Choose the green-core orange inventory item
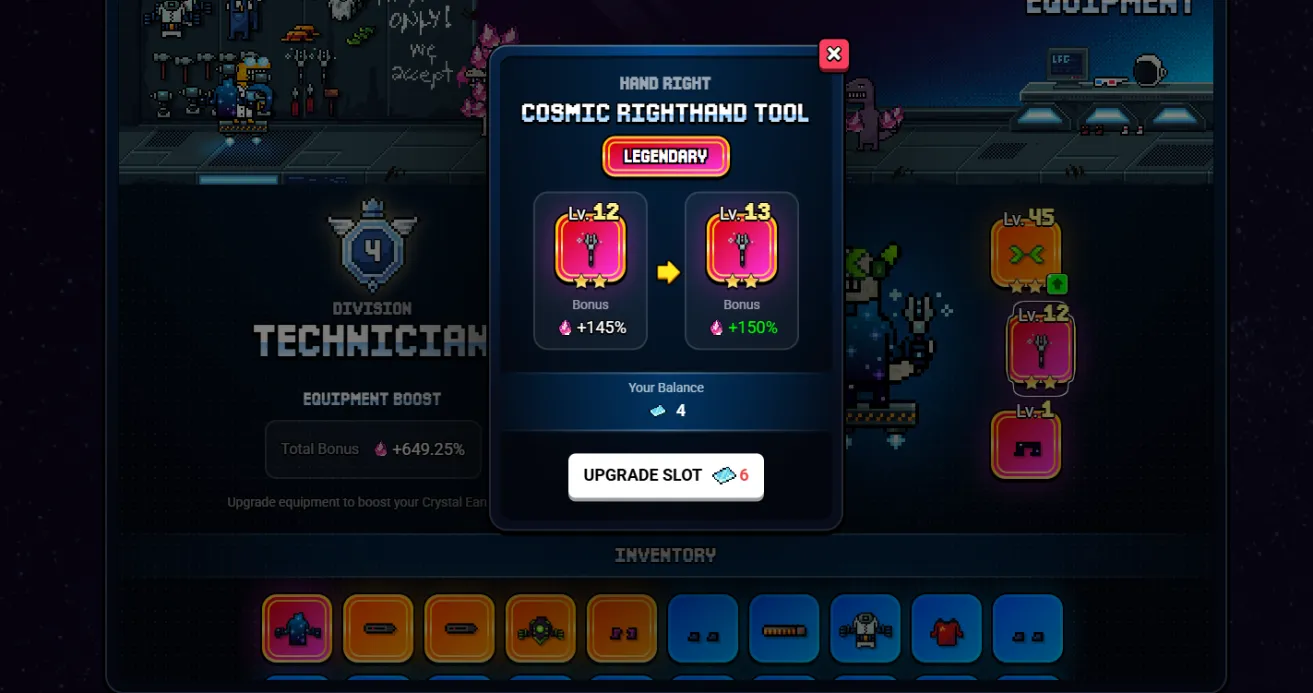 pyautogui.click(x=540, y=629)
